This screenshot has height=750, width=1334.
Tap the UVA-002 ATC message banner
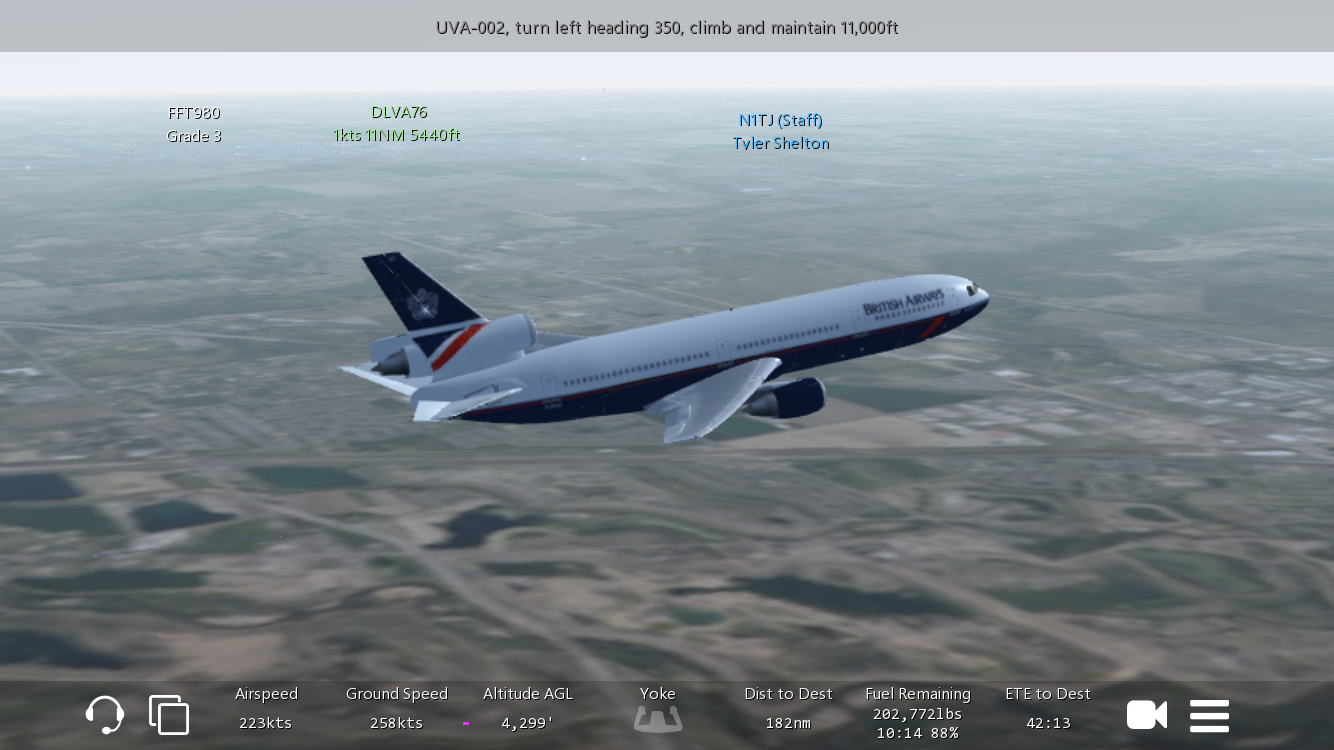tap(667, 27)
